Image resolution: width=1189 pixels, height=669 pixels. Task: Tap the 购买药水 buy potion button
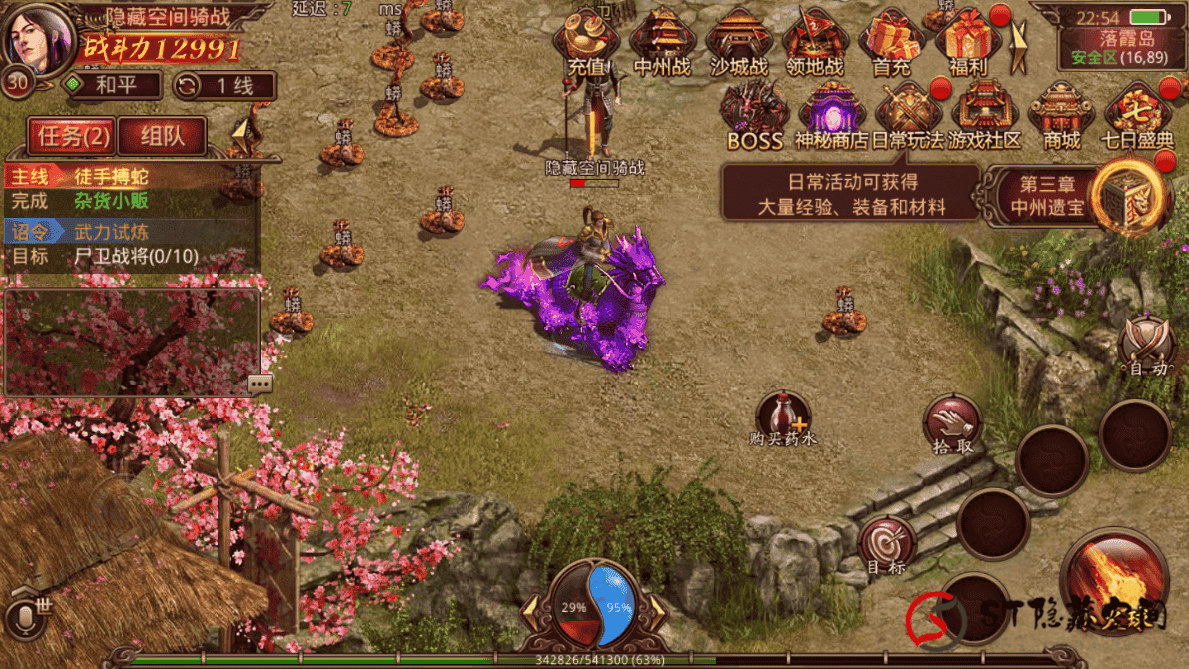783,418
